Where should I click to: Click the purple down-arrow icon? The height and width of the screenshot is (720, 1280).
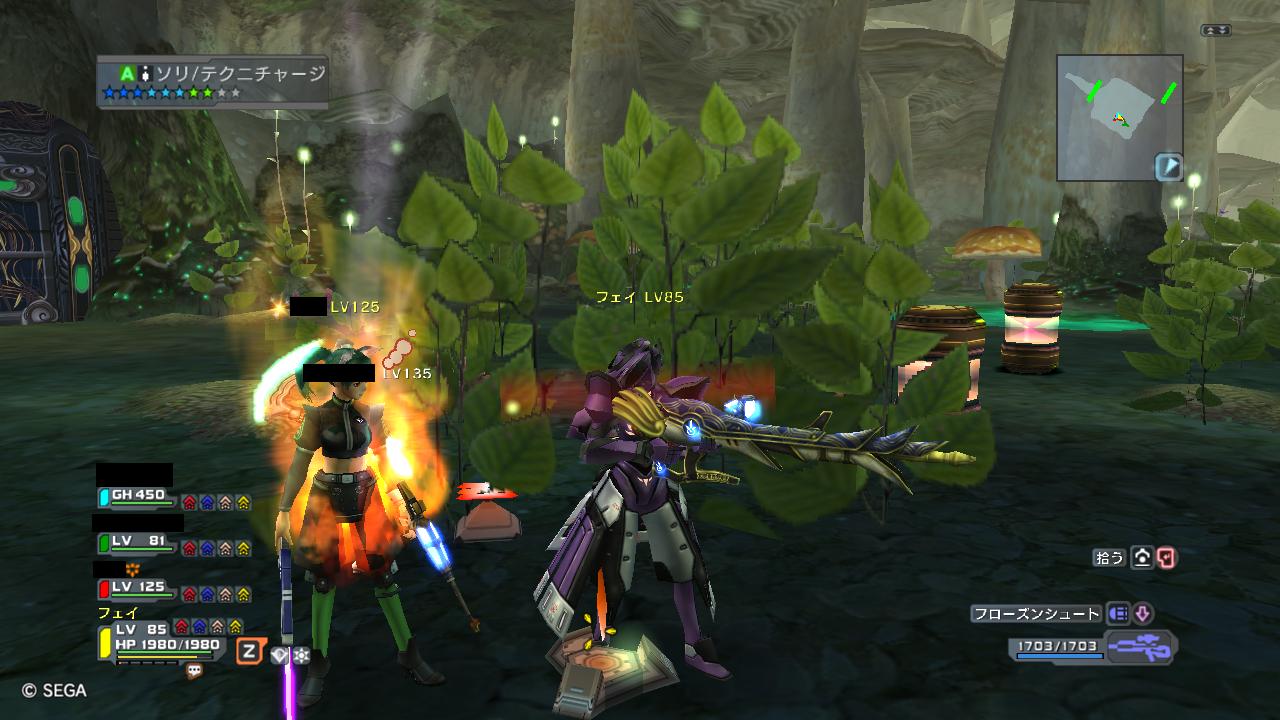point(1142,614)
